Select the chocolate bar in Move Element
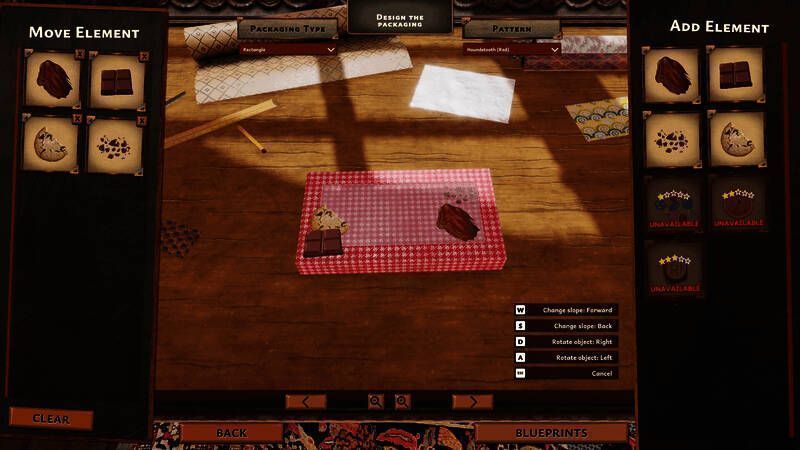 116,81
